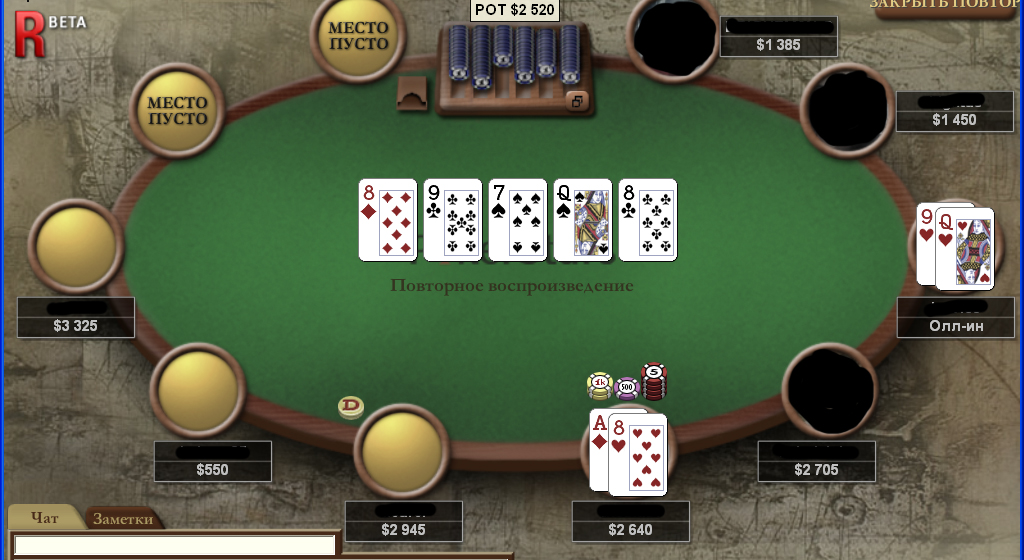The image size is (1024, 560).
Task: Switch to the Заметки notes tab
Action: coord(124,518)
